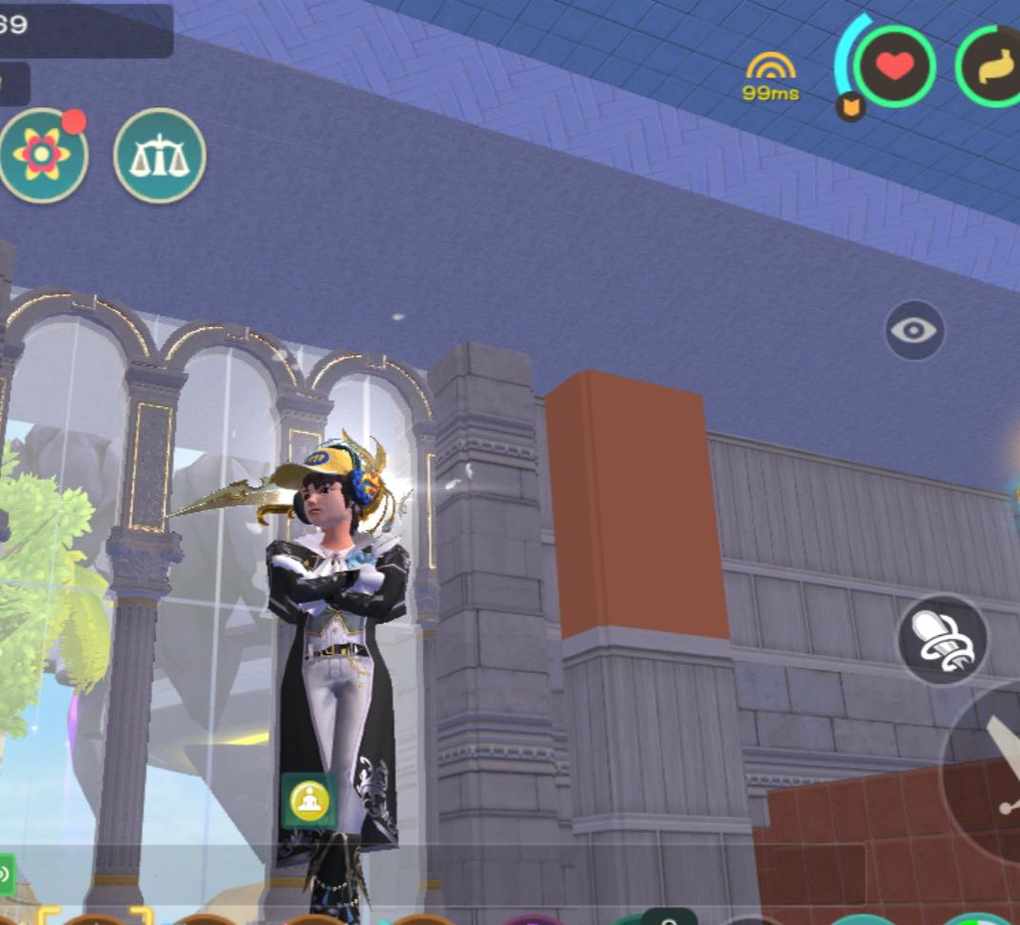This screenshot has height=925, width=1020.
Task: Open the flower icon with red notification
Action: [x=42, y=155]
